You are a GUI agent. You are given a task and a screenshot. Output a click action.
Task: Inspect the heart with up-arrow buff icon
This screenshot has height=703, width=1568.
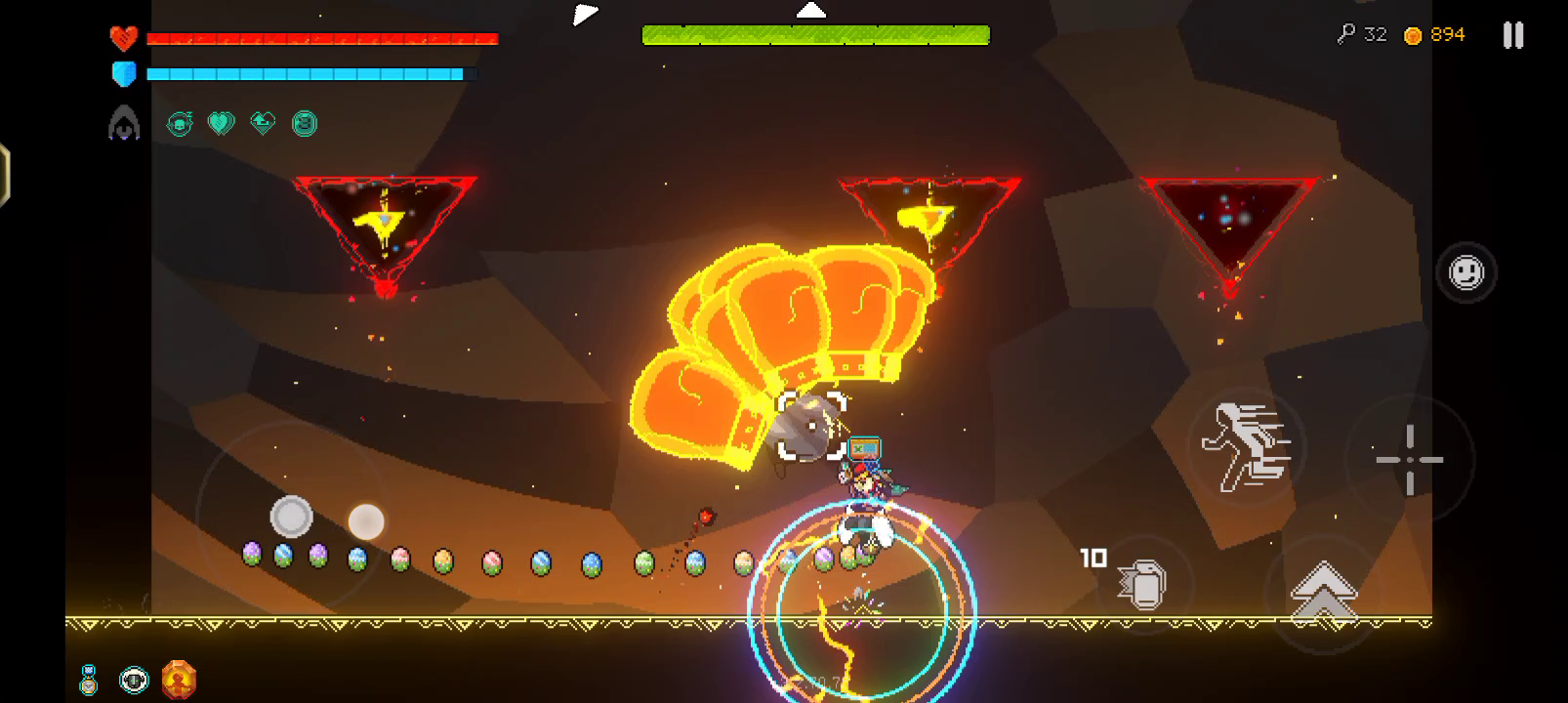(263, 123)
